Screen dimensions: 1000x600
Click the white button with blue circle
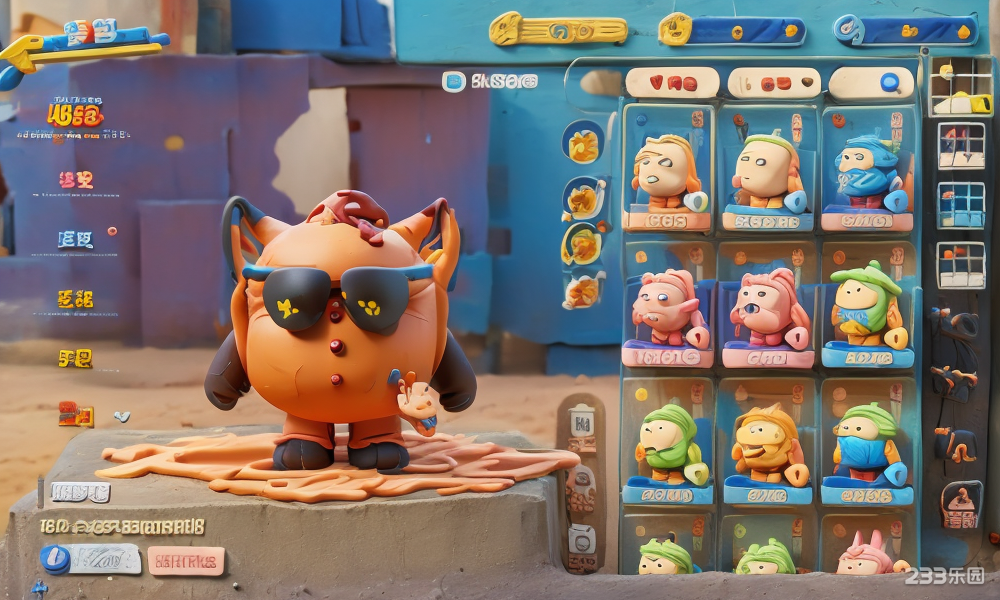(x=91, y=559)
